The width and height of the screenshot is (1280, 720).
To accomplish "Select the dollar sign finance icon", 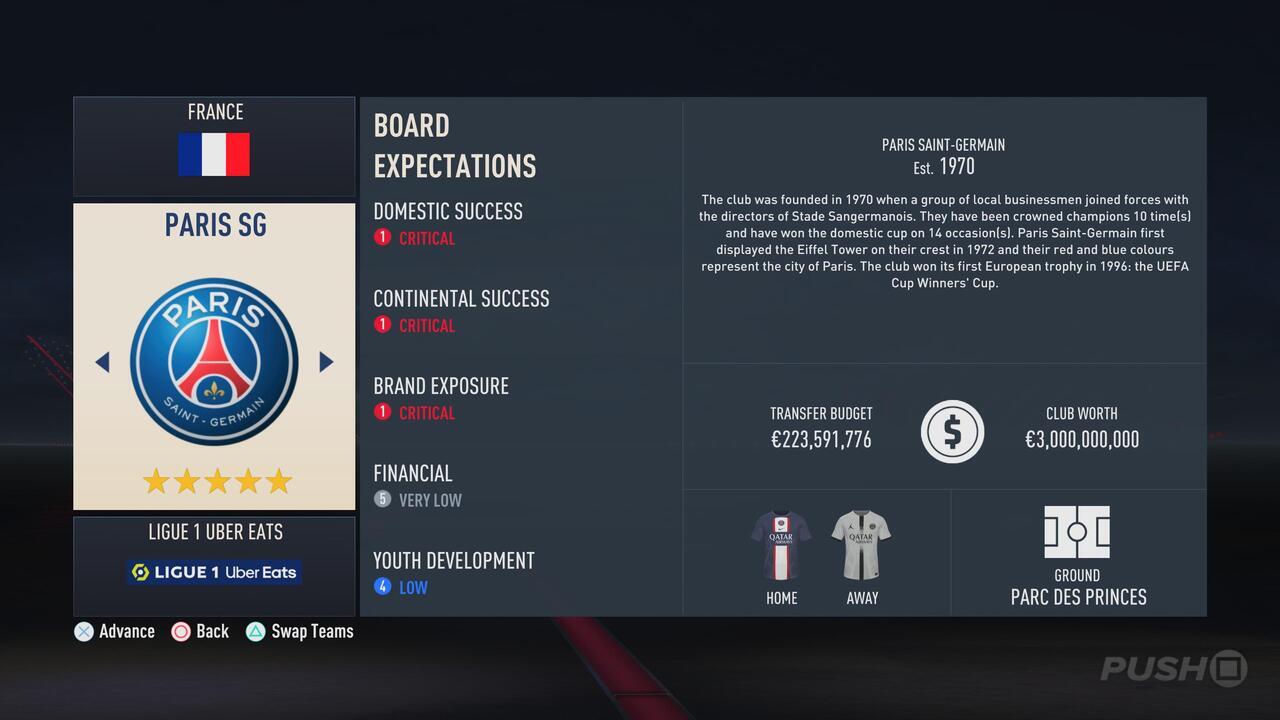I will pyautogui.click(x=952, y=431).
